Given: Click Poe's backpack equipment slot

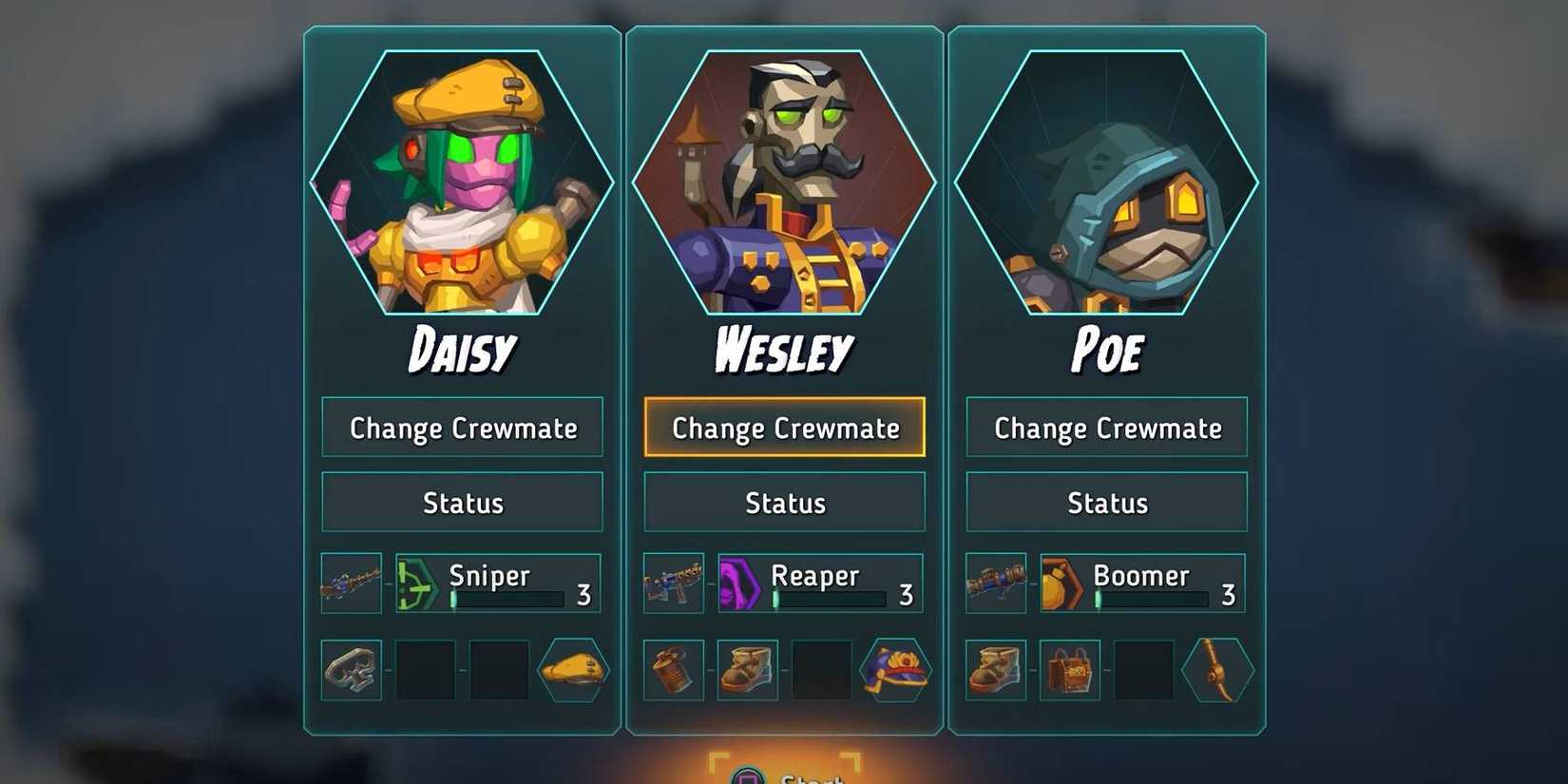Looking at the screenshot, I should (x=1070, y=670).
